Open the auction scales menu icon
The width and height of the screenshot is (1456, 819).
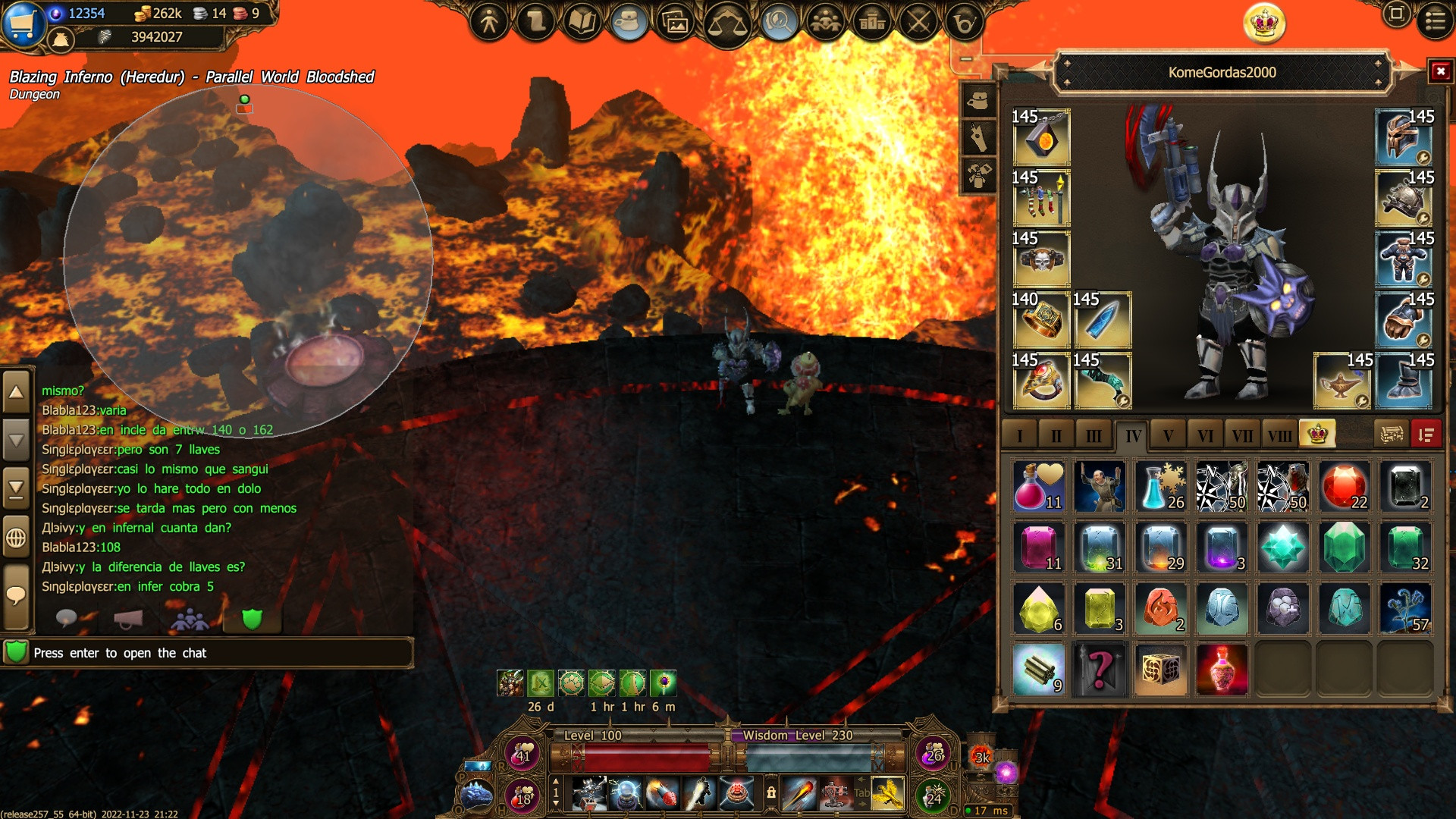pos(726,24)
